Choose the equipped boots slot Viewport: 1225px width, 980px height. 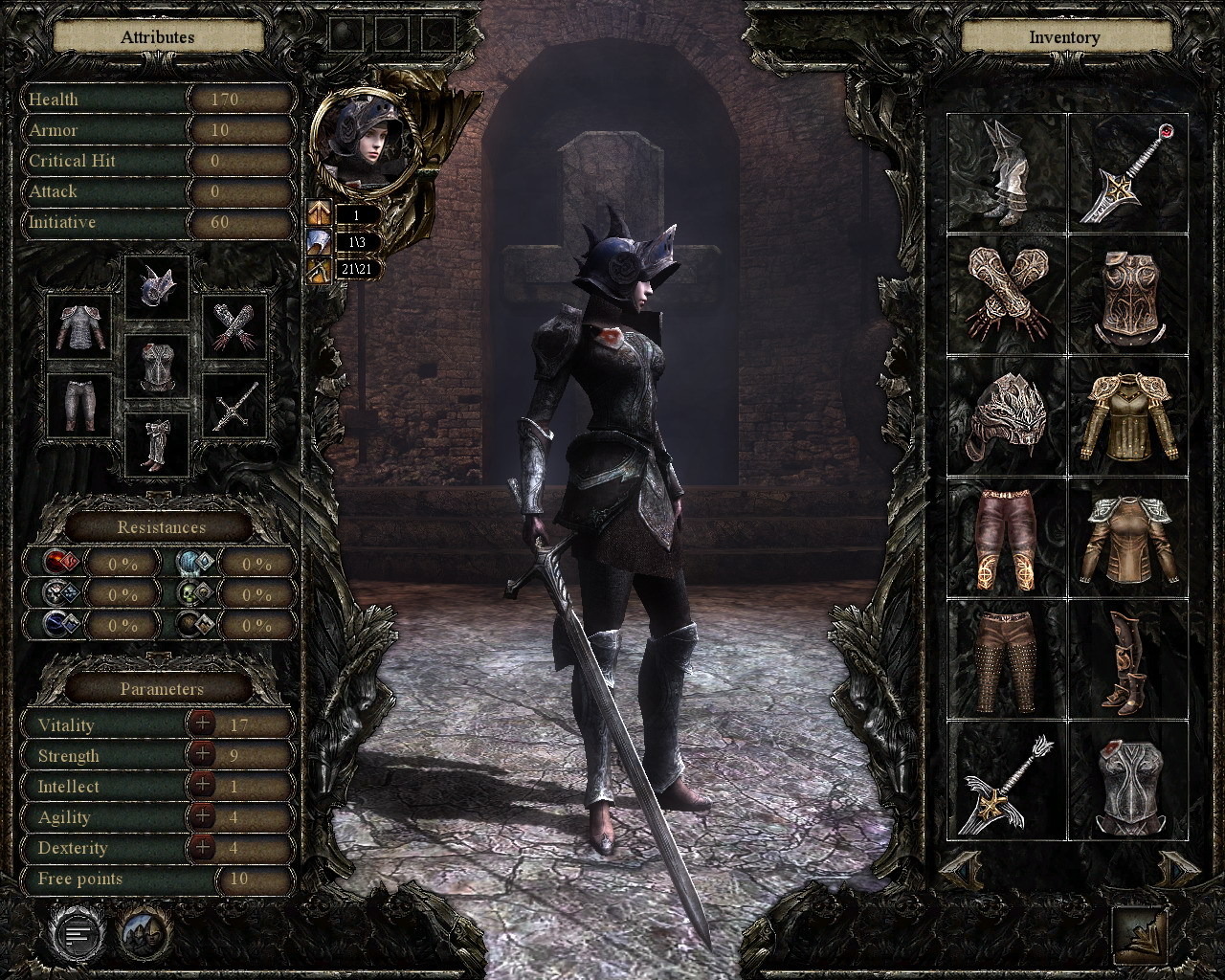click(x=157, y=445)
